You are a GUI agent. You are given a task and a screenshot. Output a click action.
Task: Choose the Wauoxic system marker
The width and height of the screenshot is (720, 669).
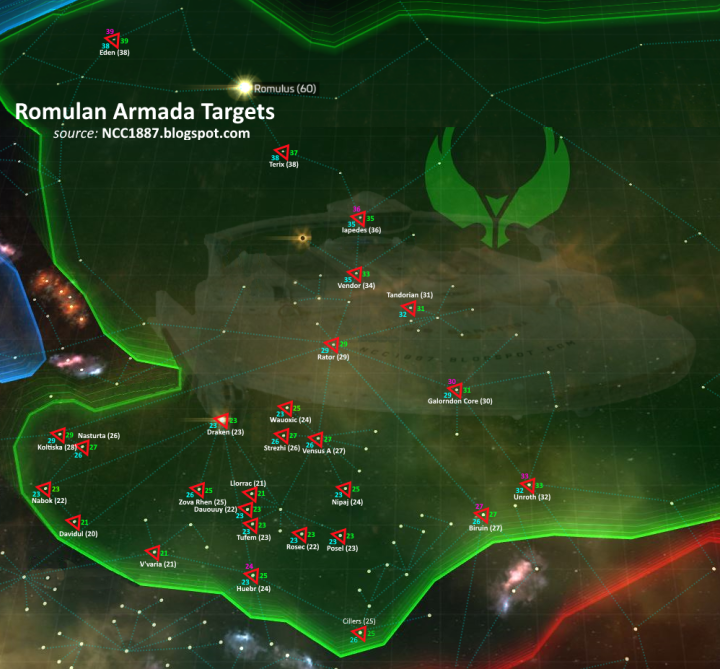(x=286, y=408)
